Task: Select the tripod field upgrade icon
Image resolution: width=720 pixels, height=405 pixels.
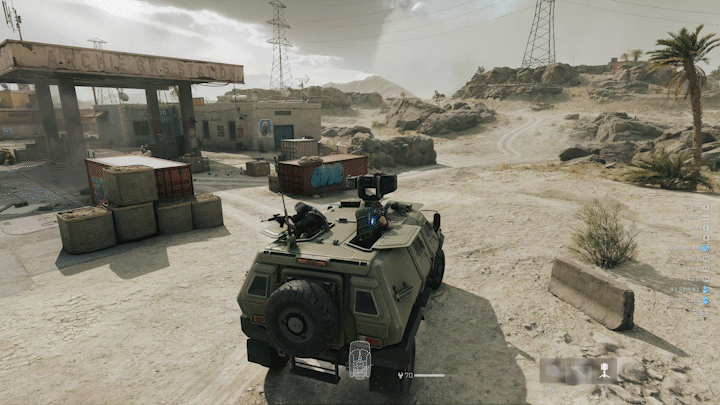Action: coord(604,372)
